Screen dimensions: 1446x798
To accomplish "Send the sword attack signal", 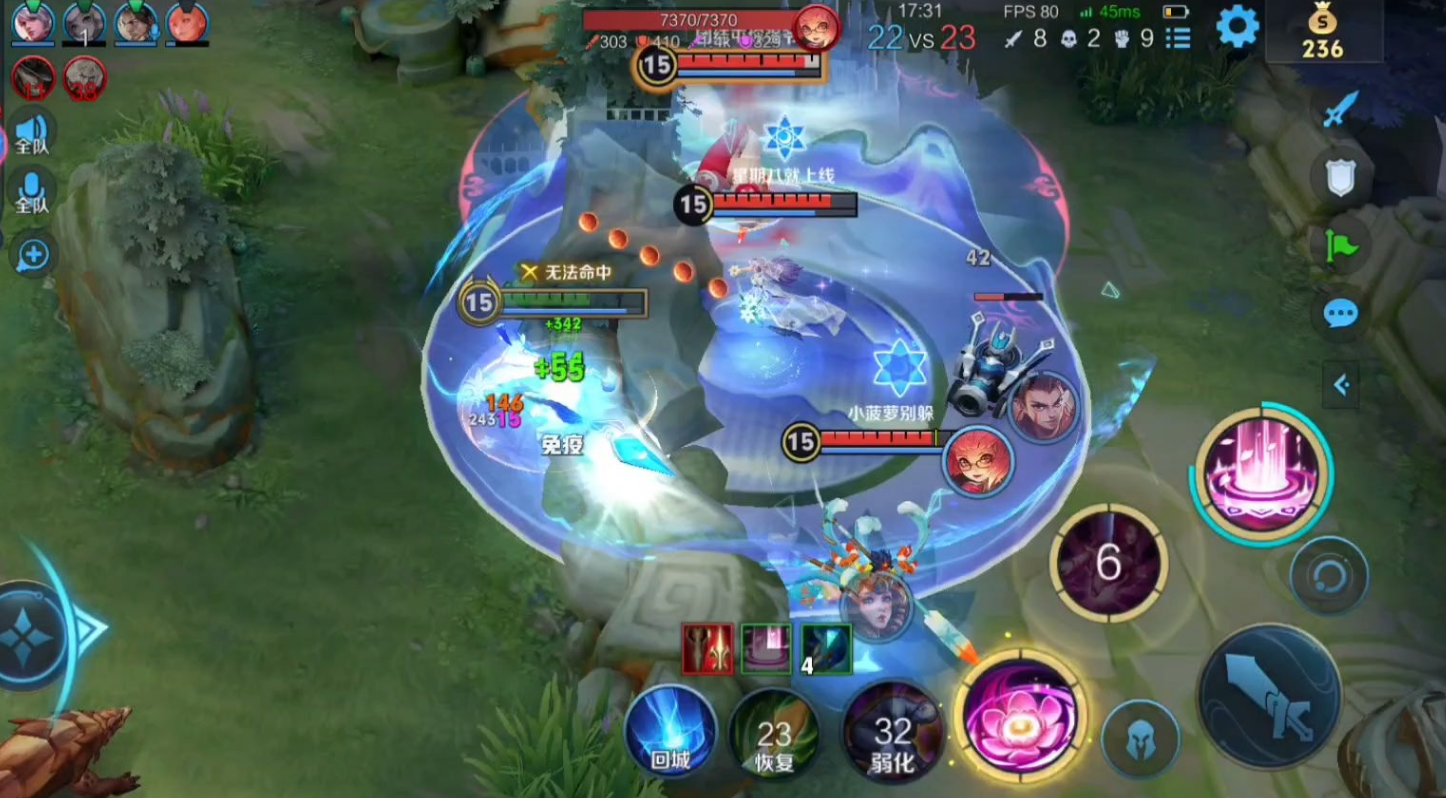I will click(1341, 109).
